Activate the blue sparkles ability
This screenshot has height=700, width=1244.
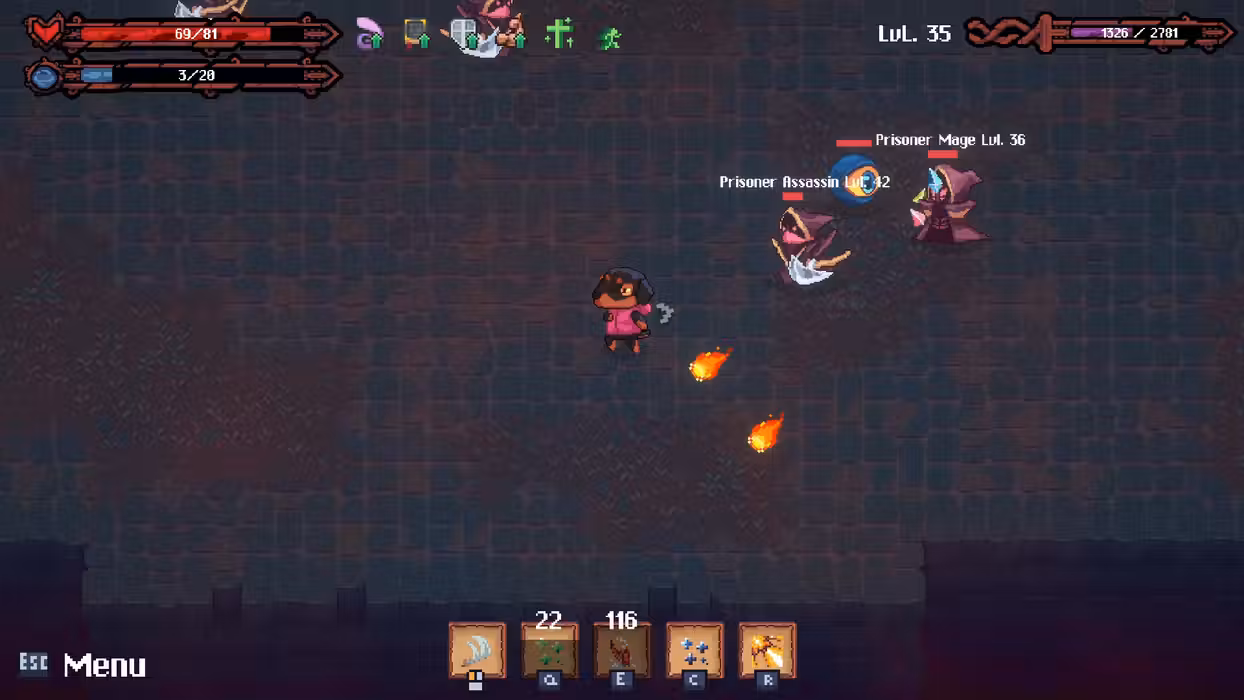[694, 650]
